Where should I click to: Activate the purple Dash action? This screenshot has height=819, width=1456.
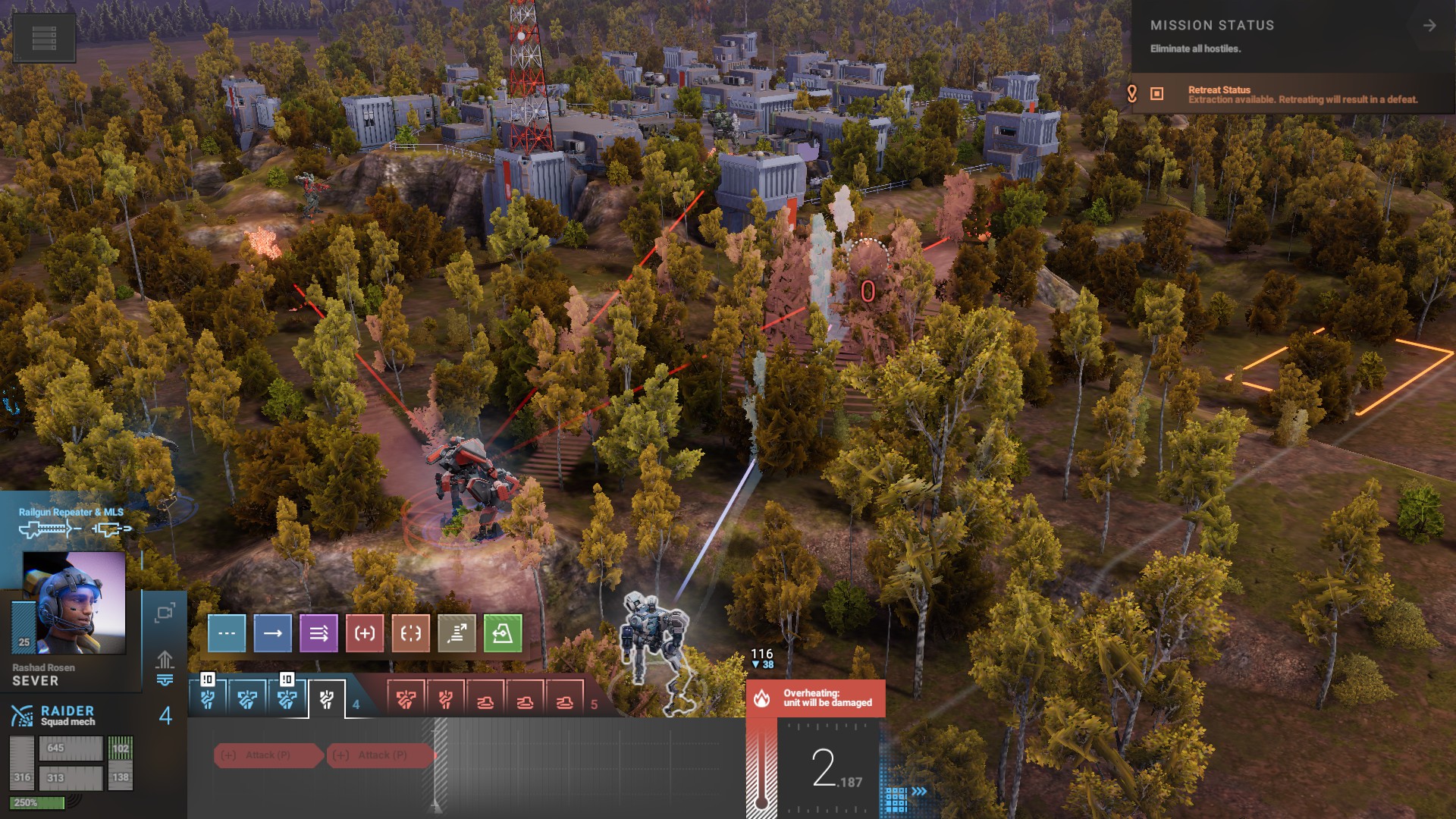click(318, 633)
